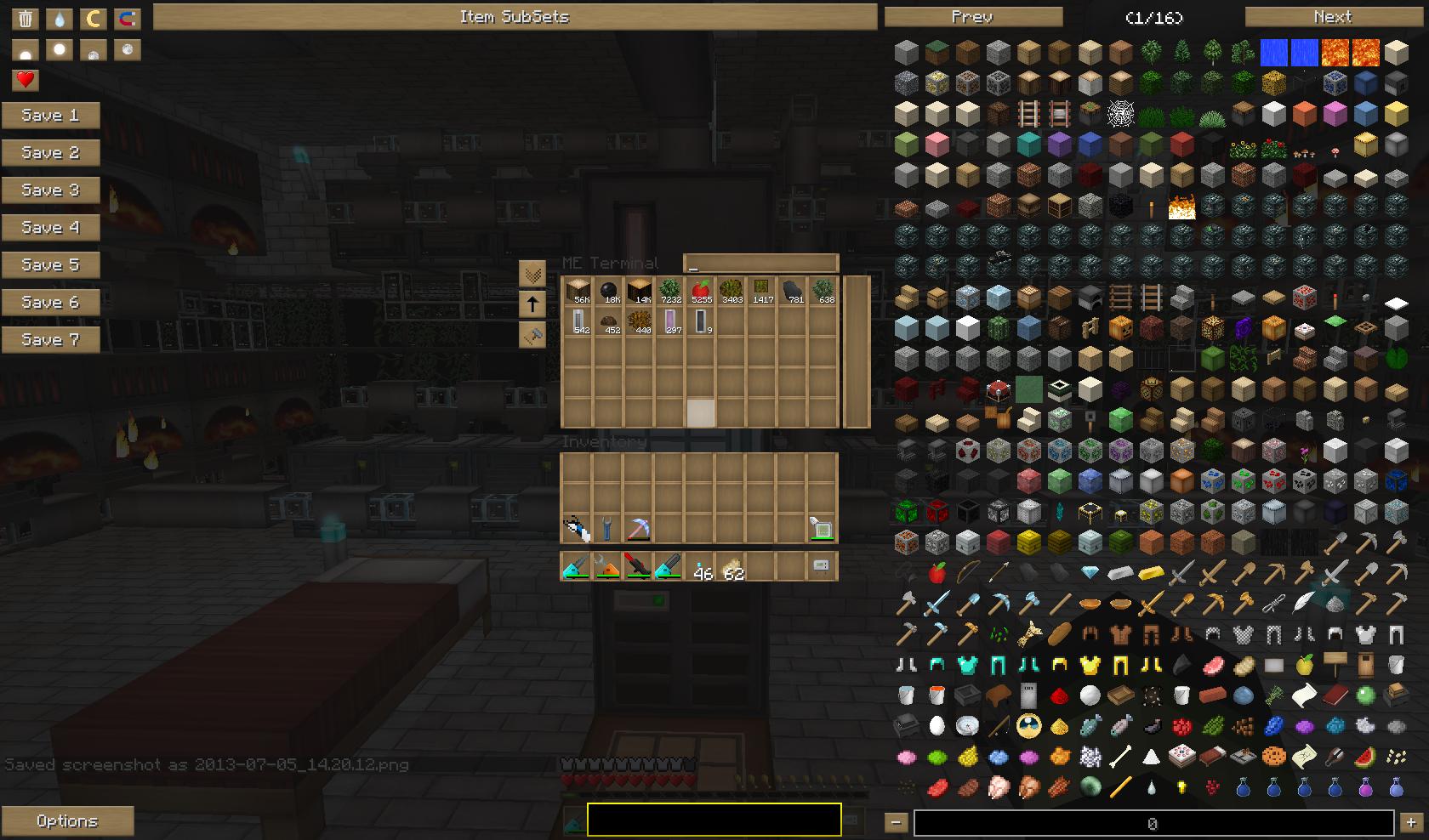Load the Save 1 inventory slot

click(x=50, y=116)
